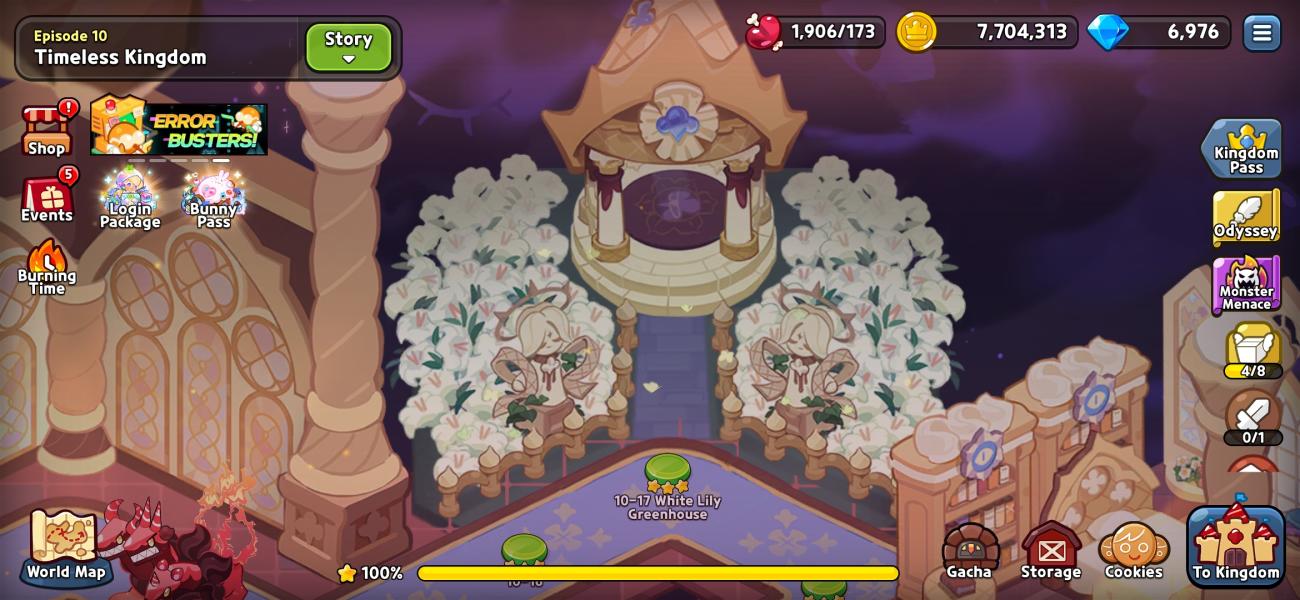1300x600 pixels.
Task: Open the Story mode dropdown
Action: [348, 47]
